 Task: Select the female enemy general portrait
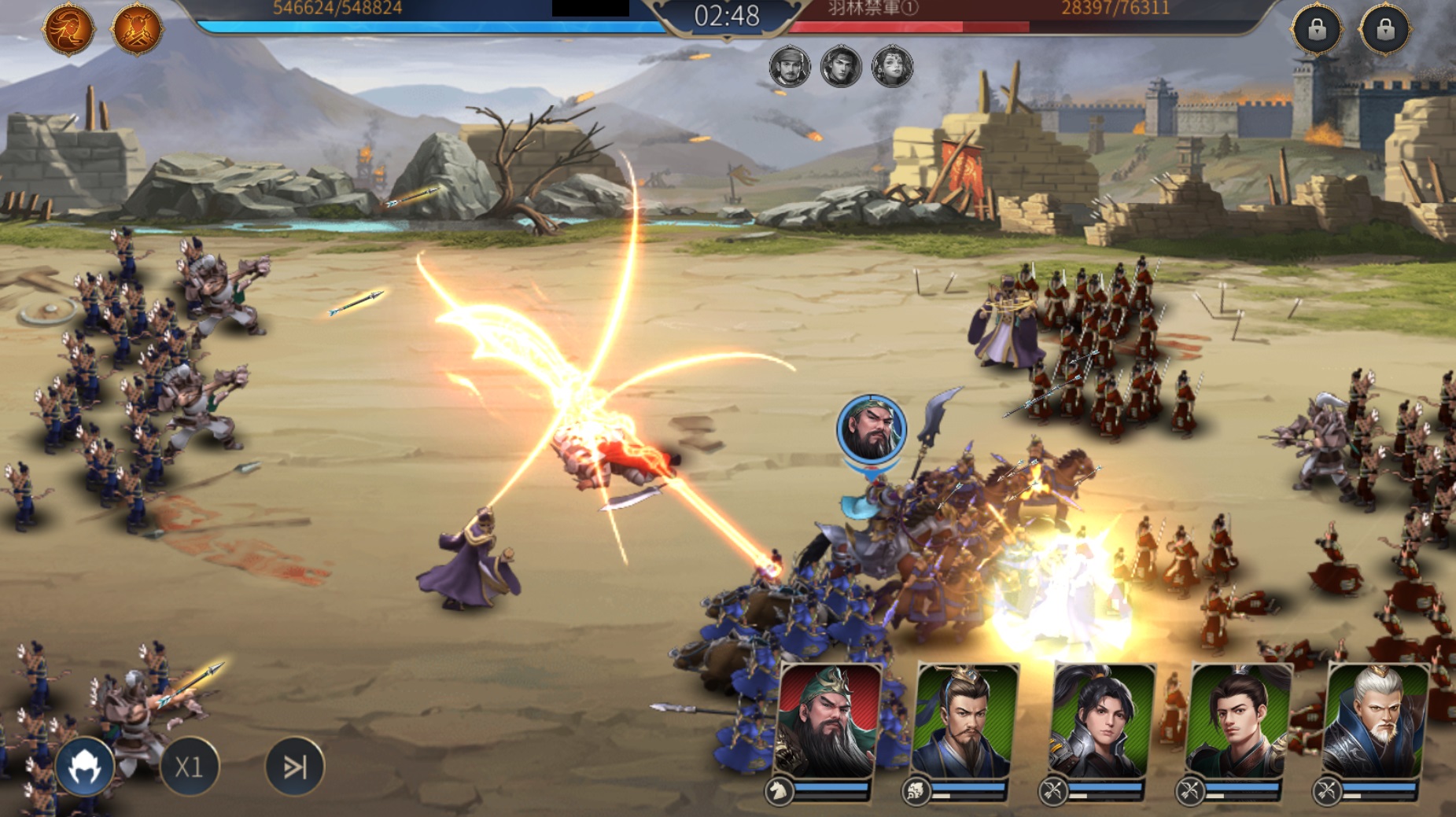(x=892, y=66)
